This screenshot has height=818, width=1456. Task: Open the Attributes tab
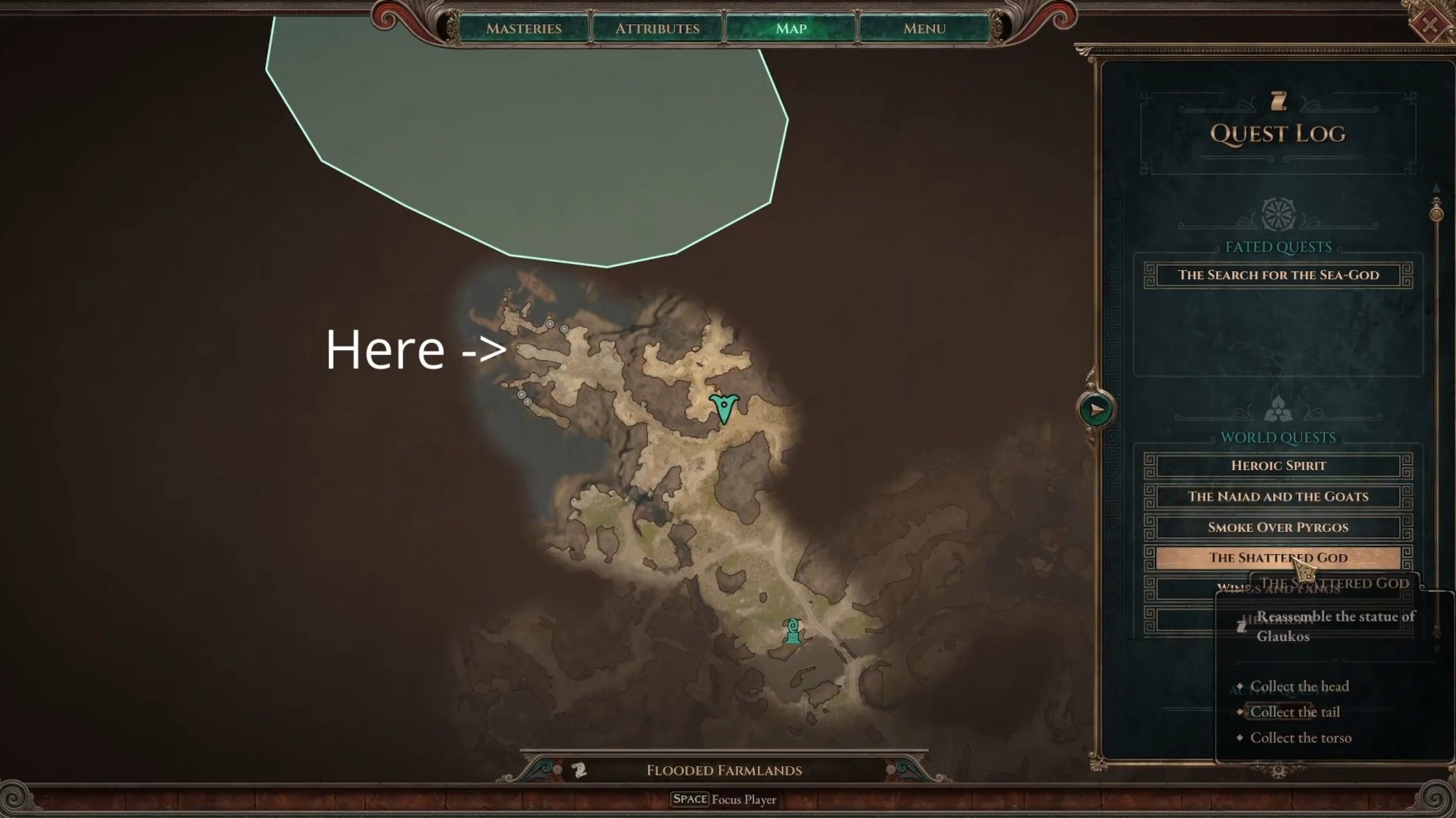coord(657,28)
